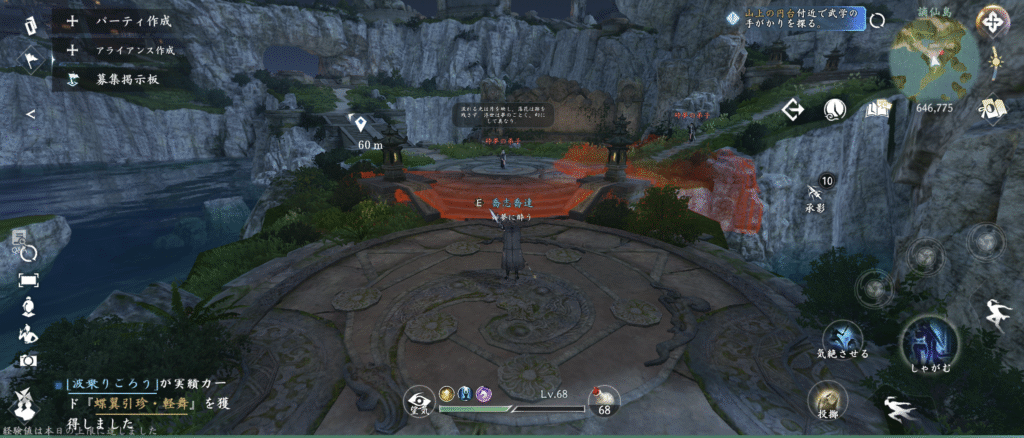Click the flag icon on the left edge
This screenshot has height=438, width=1024.
(x=30, y=61)
